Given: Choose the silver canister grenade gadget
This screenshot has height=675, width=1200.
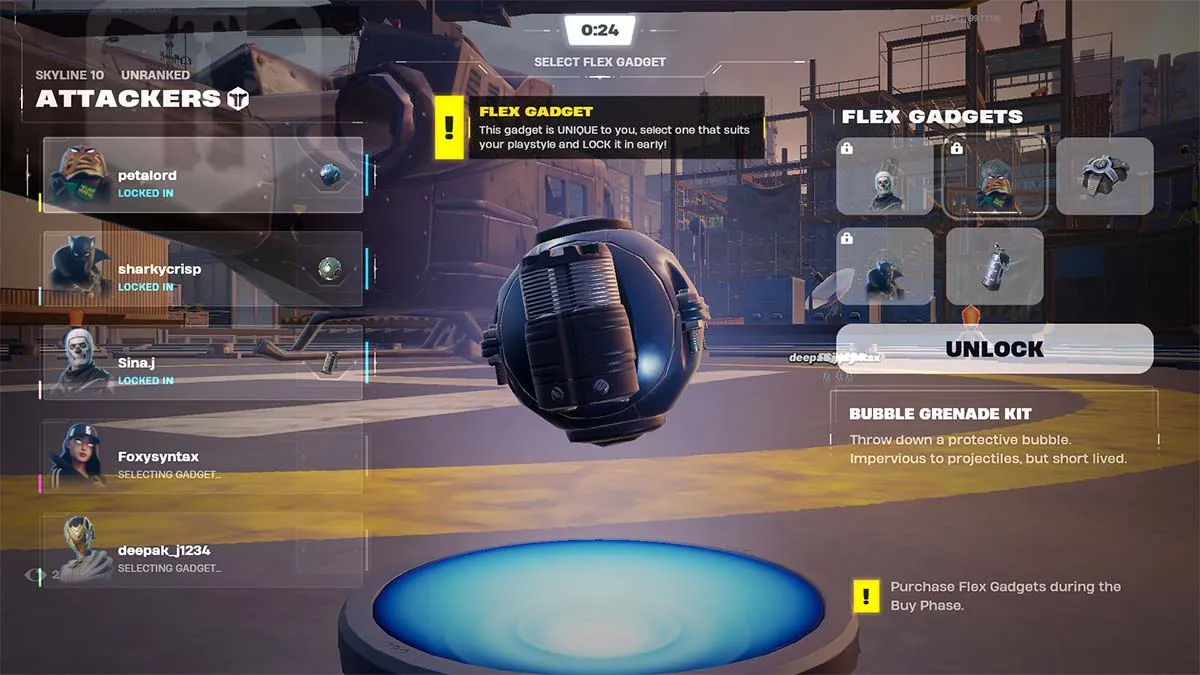Looking at the screenshot, I should click(x=995, y=266).
